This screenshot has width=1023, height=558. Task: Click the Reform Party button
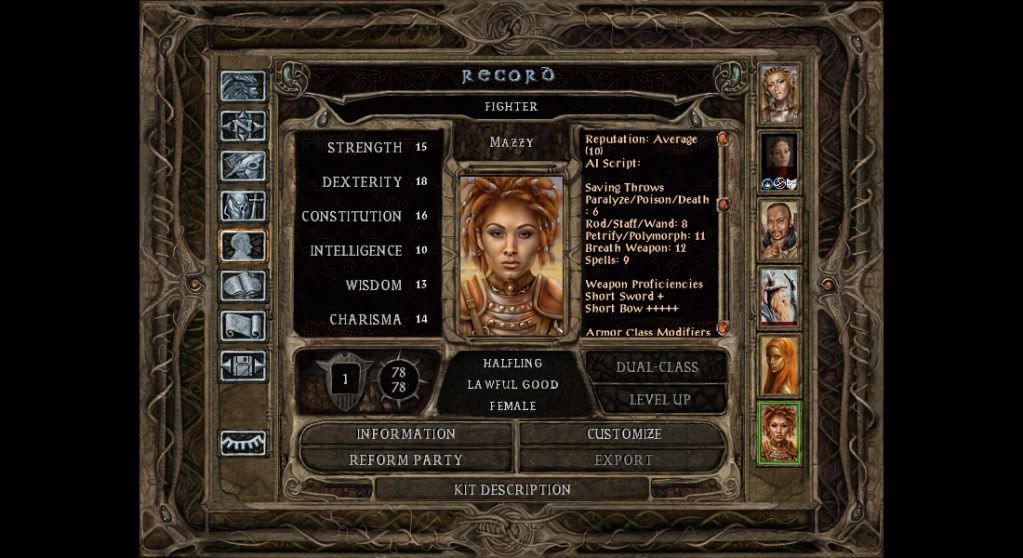tap(406, 460)
